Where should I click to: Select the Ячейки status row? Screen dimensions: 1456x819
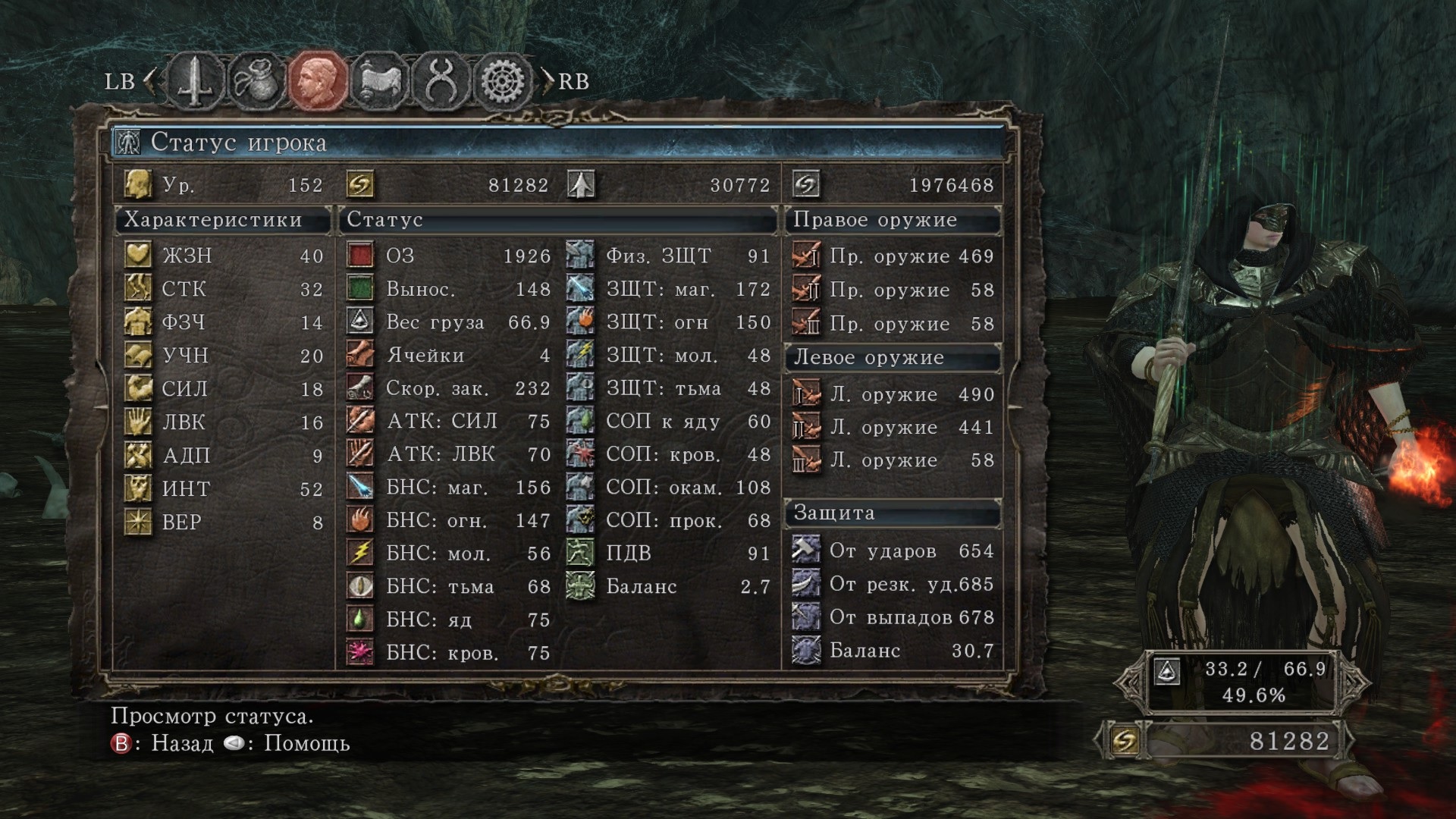449,356
